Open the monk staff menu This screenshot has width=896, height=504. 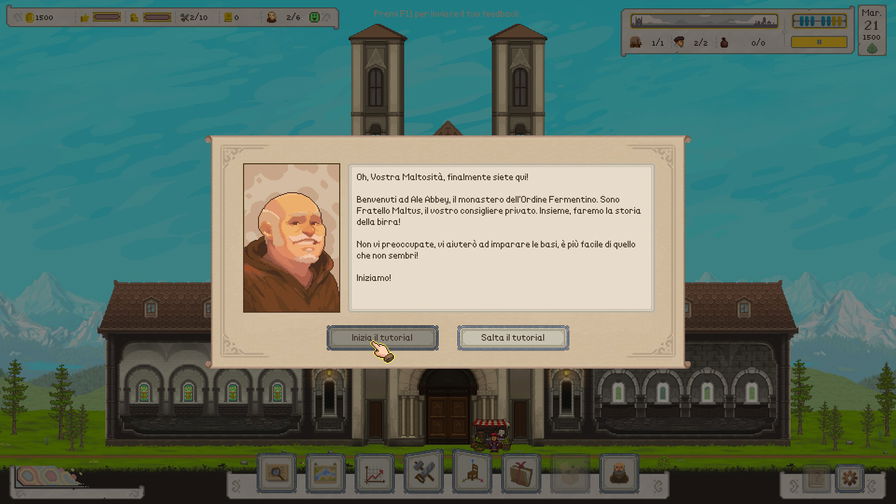point(618,473)
